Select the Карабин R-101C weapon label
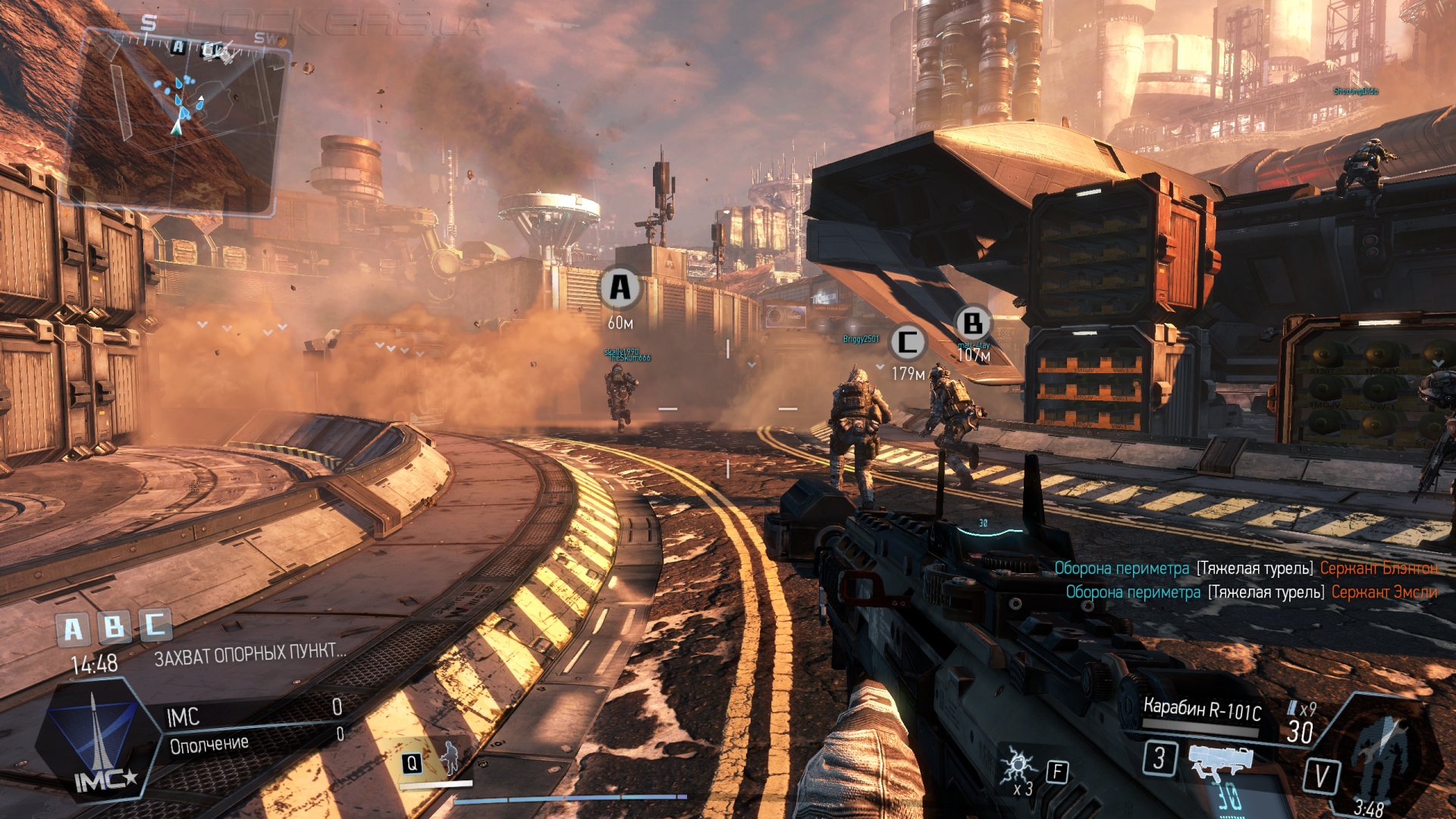 coord(1202,710)
